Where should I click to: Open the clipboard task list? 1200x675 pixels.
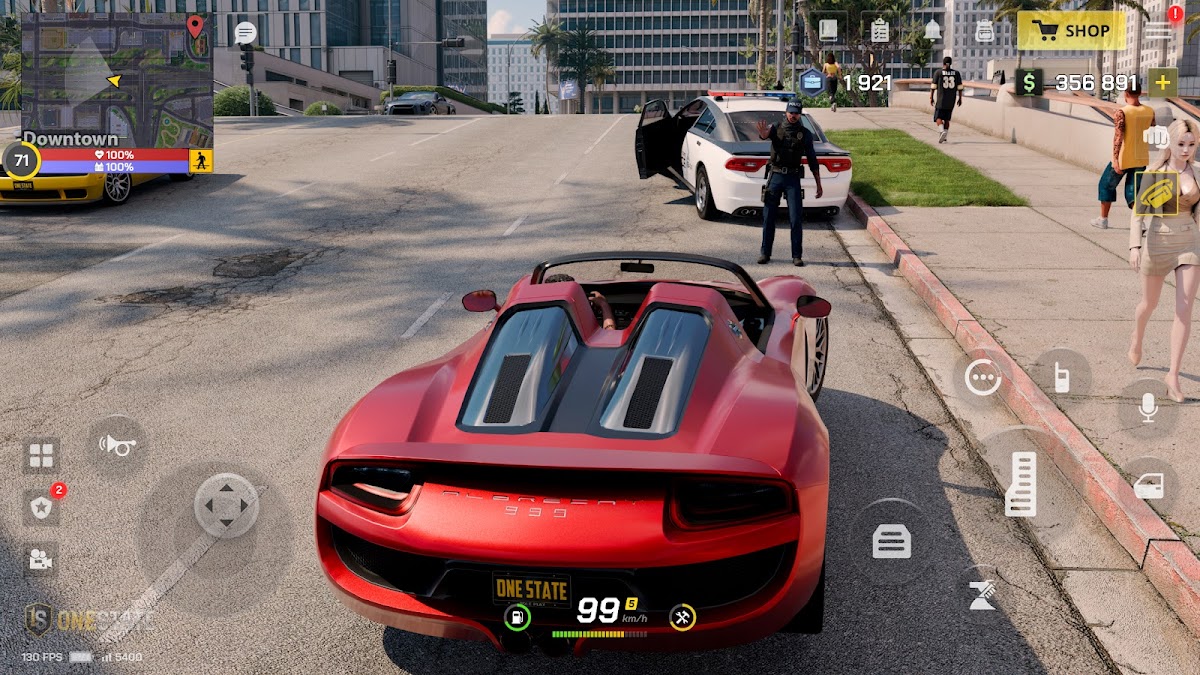pos(880,30)
